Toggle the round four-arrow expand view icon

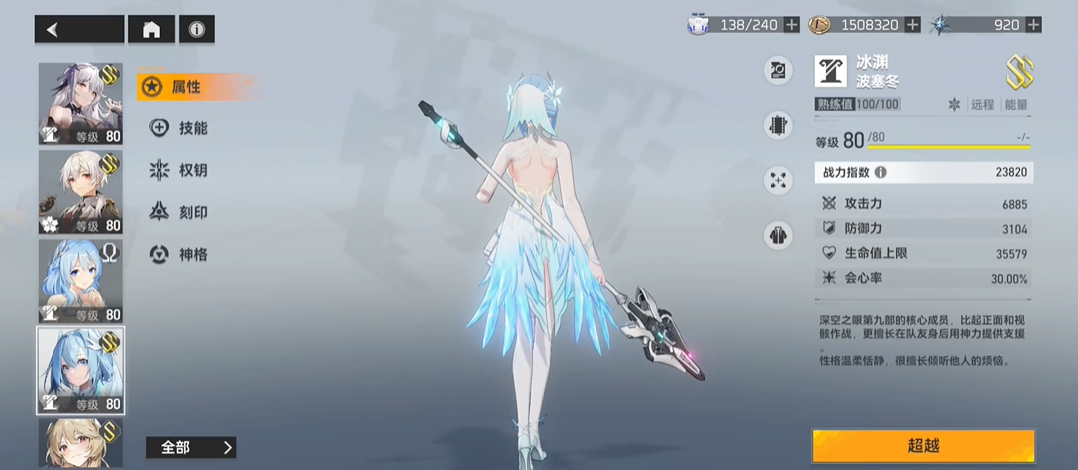click(x=778, y=181)
